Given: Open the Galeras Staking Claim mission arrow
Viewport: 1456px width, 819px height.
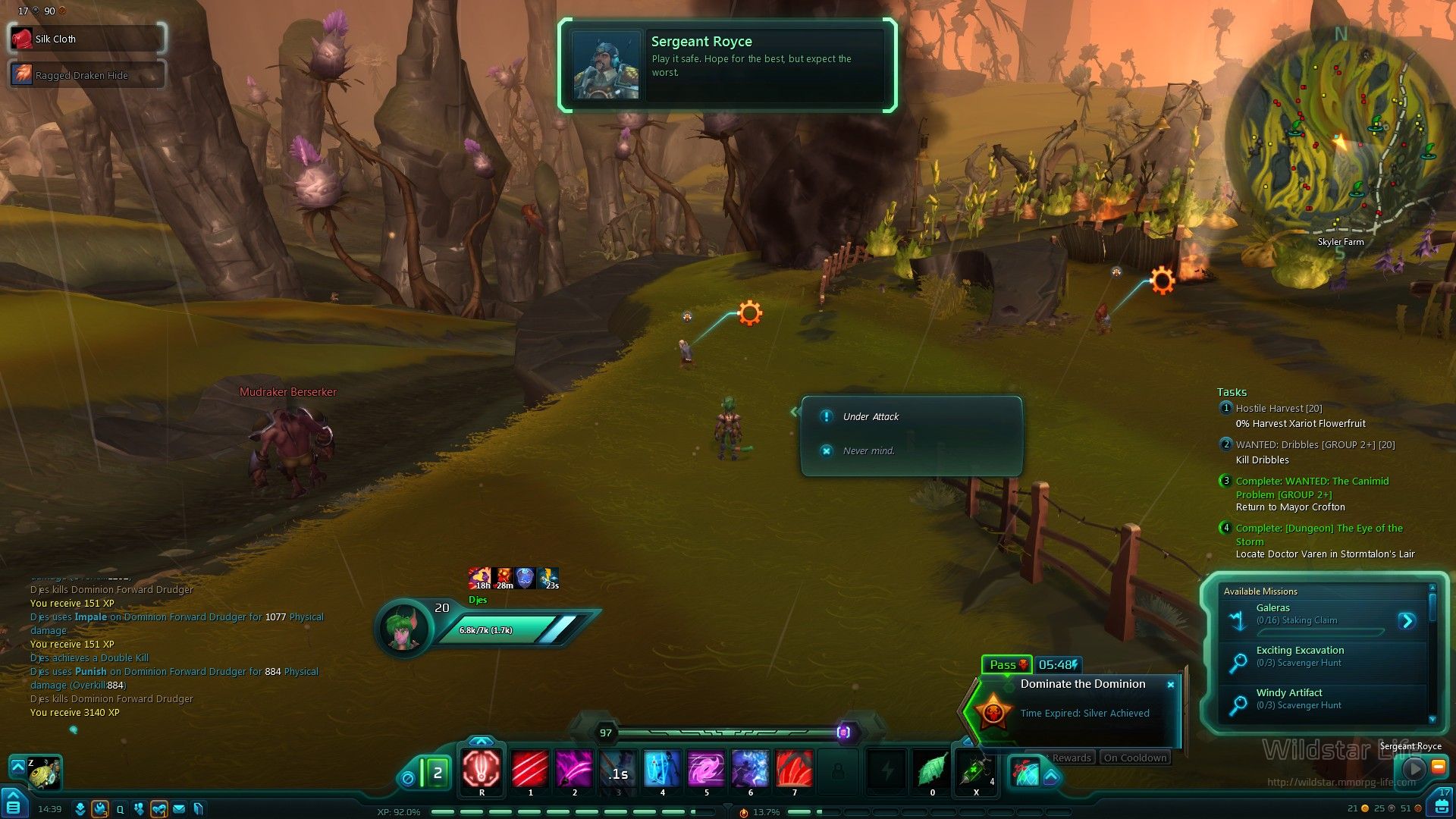Looking at the screenshot, I should tap(1407, 621).
